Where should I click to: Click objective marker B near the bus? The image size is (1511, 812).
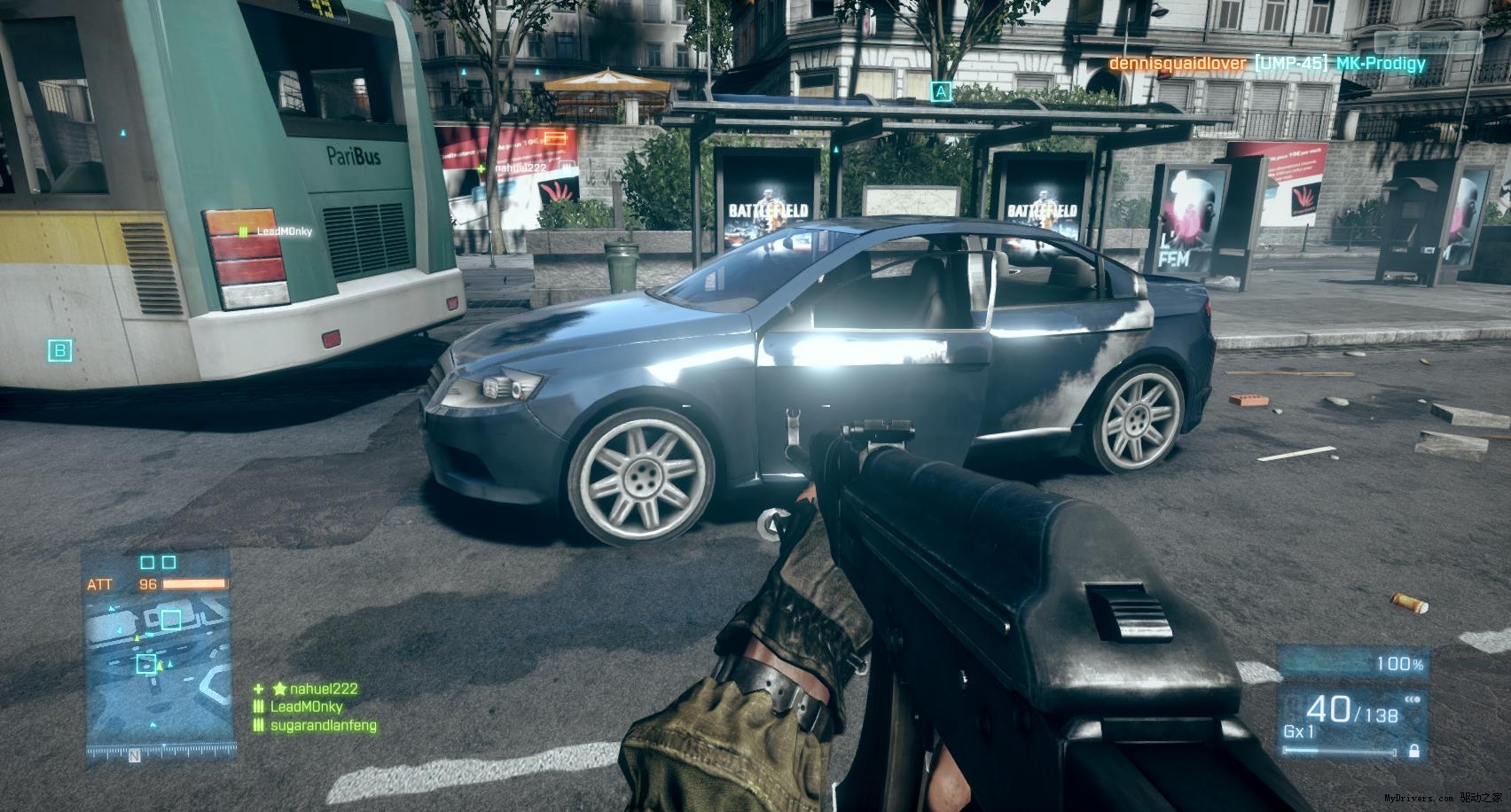pos(59,350)
